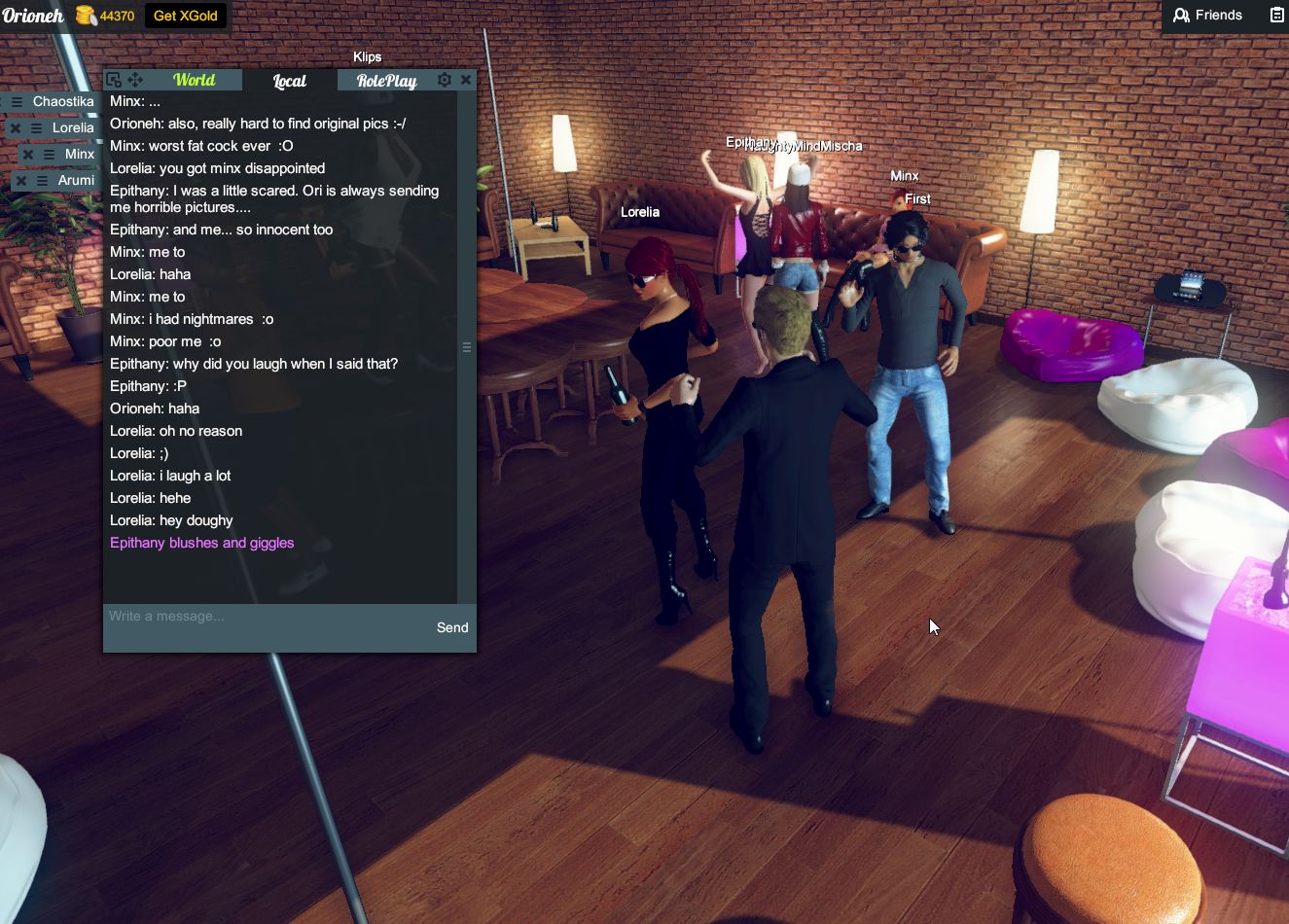Dismiss the Arumi tab via its X

point(21,180)
